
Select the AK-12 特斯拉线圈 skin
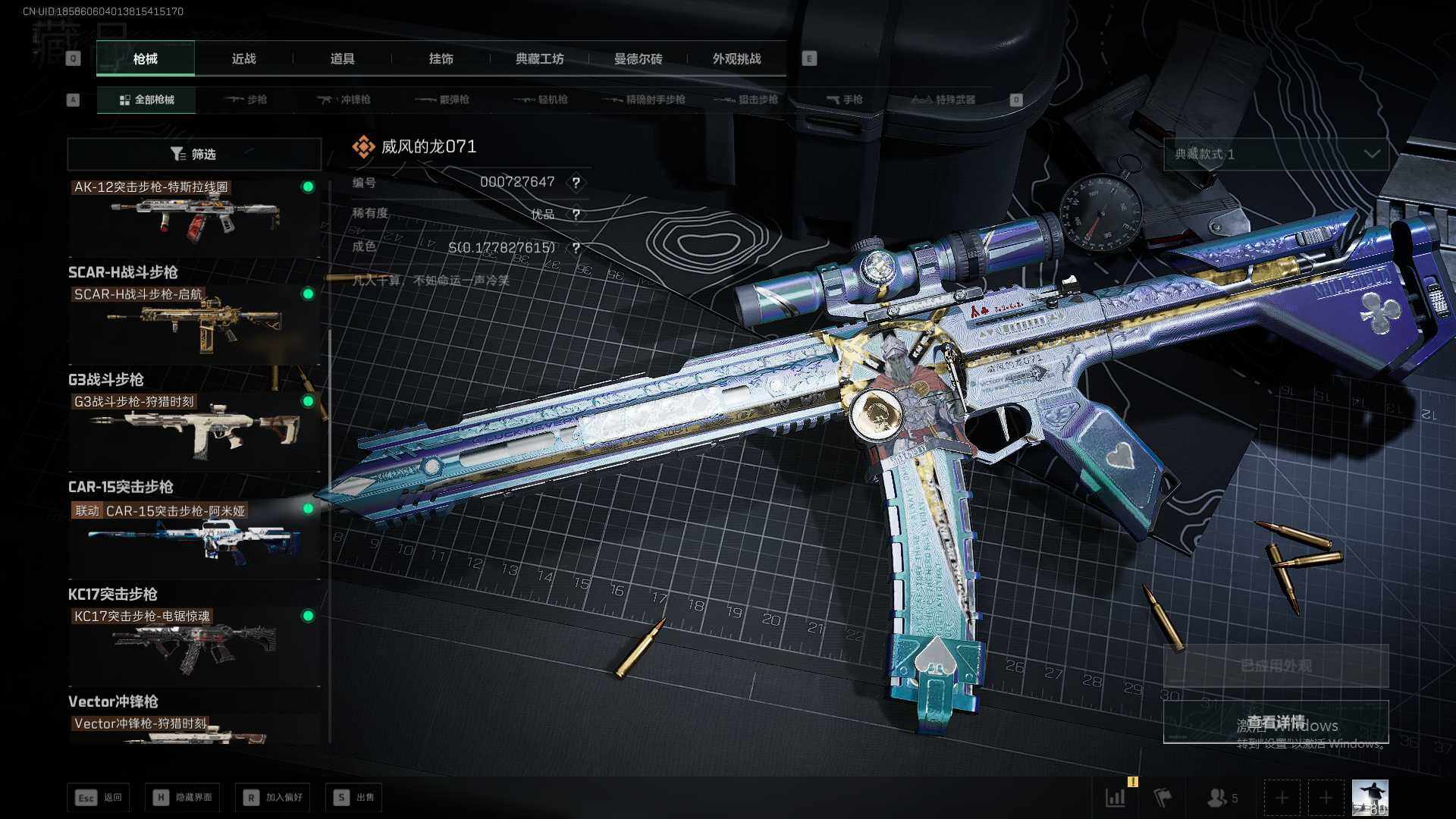194,216
